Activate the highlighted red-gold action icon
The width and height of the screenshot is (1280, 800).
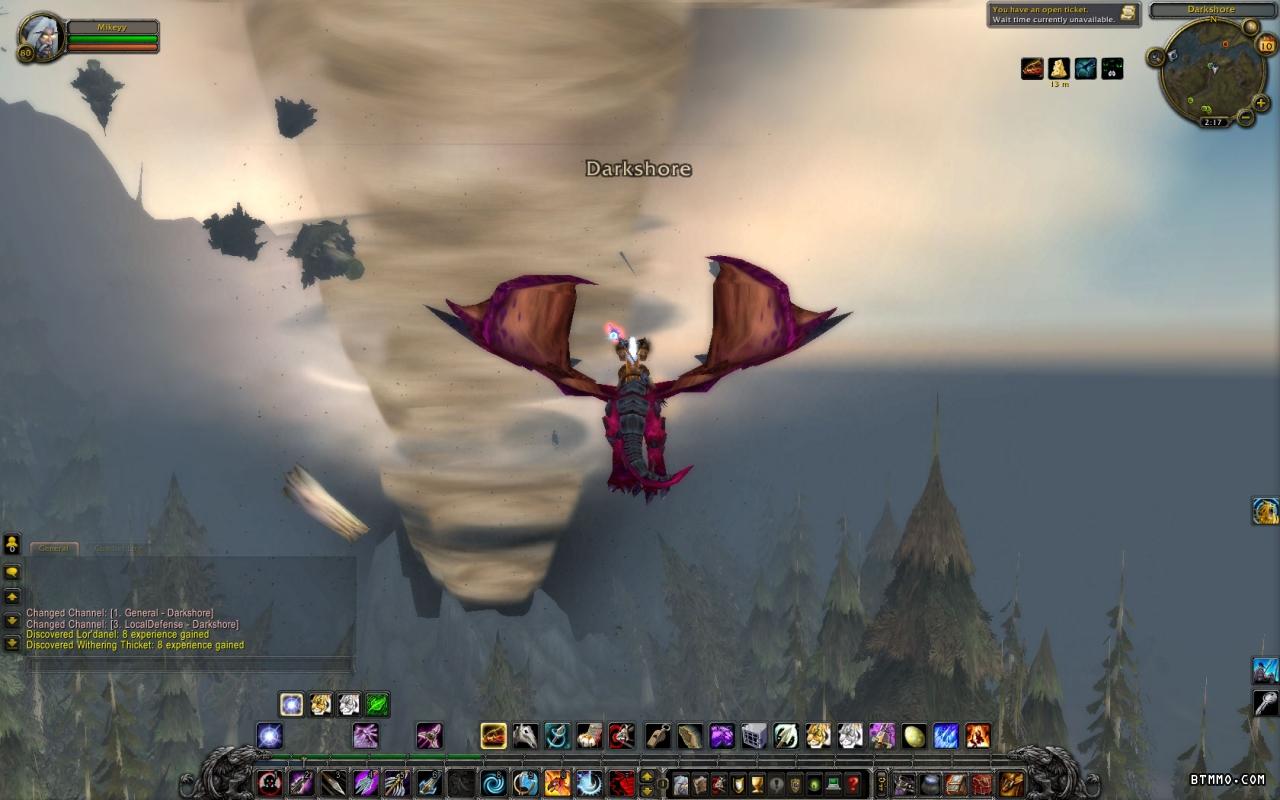493,737
